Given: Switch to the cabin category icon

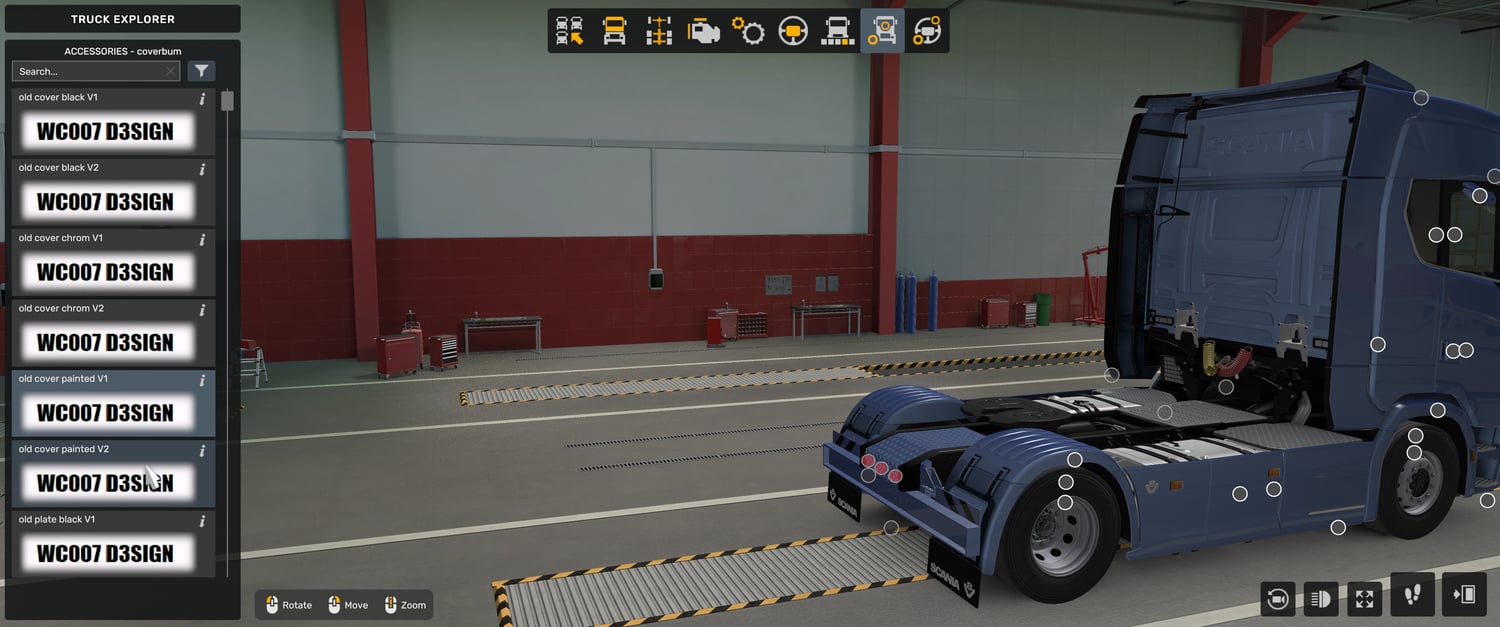Looking at the screenshot, I should [614, 31].
